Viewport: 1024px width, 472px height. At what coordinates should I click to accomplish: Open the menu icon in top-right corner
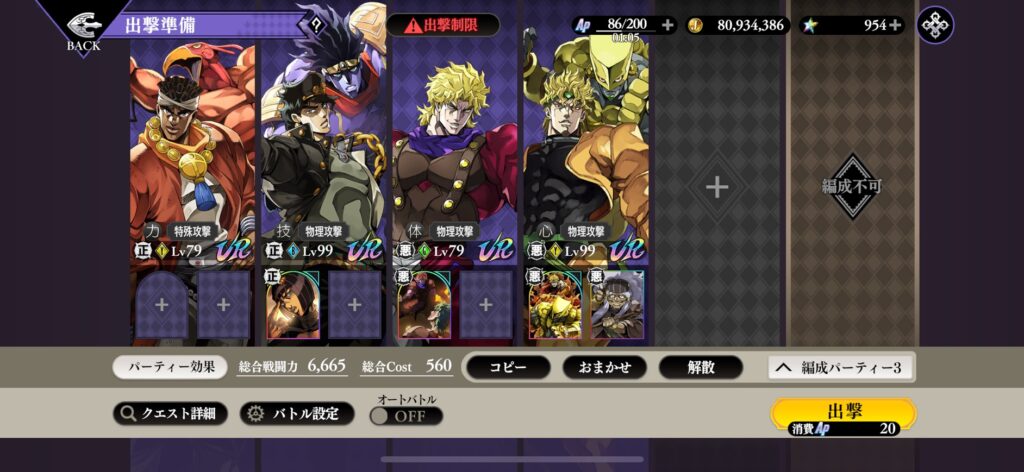[x=935, y=25]
